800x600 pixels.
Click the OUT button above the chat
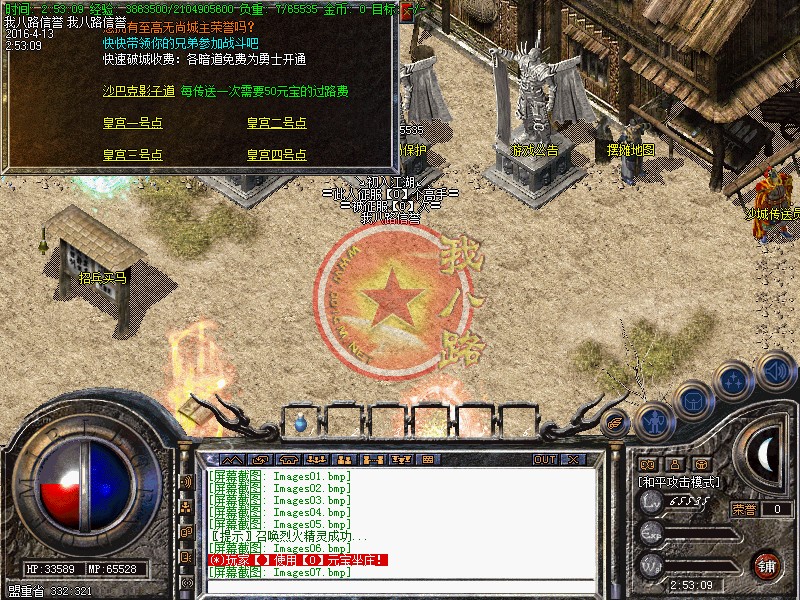tap(544, 459)
